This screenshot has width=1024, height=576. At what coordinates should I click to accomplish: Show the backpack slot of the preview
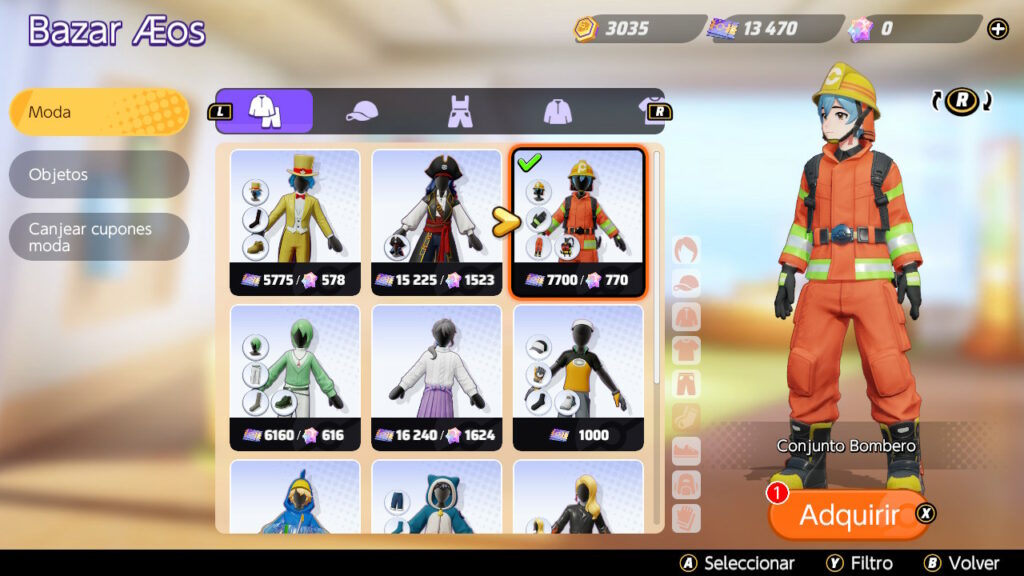687,485
